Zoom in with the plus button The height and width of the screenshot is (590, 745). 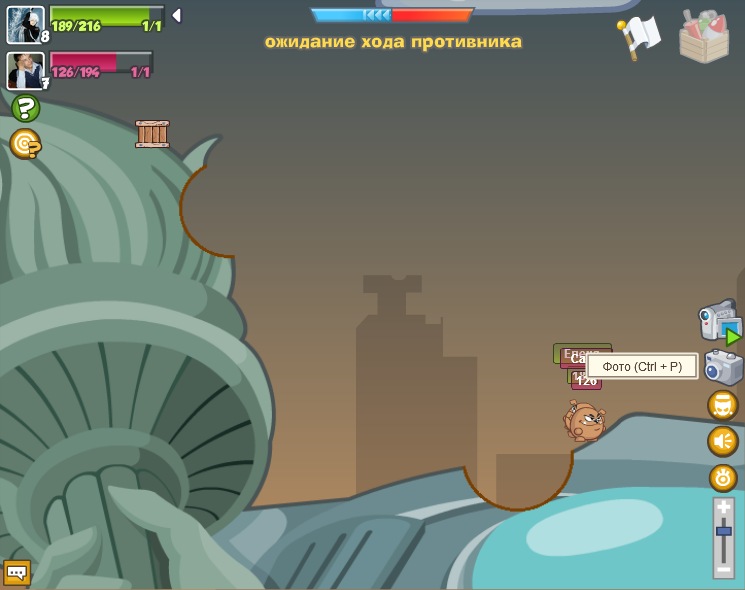coord(723,507)
